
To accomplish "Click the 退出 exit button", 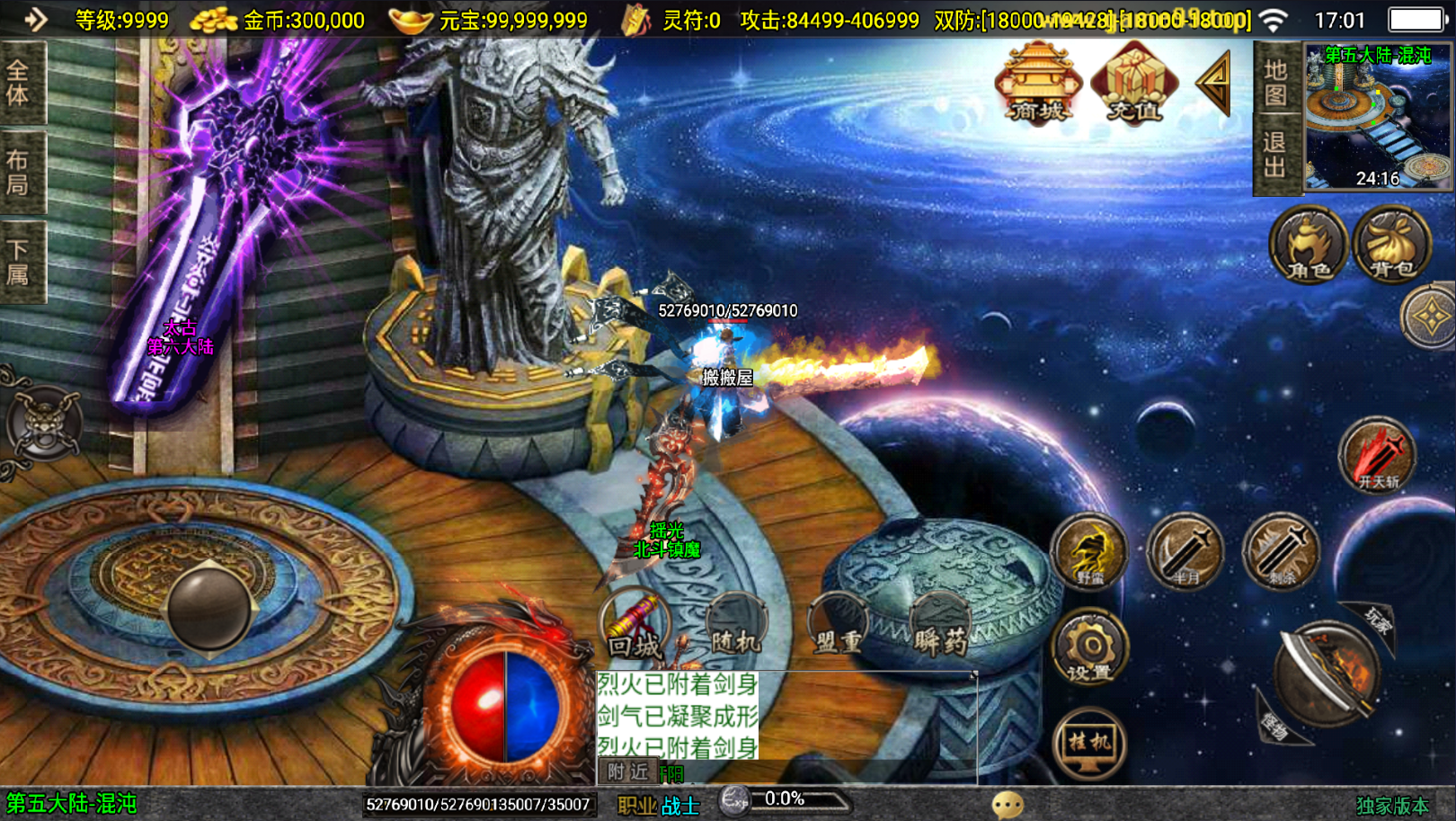I will pyautogui.click(x=1275, y=155).
